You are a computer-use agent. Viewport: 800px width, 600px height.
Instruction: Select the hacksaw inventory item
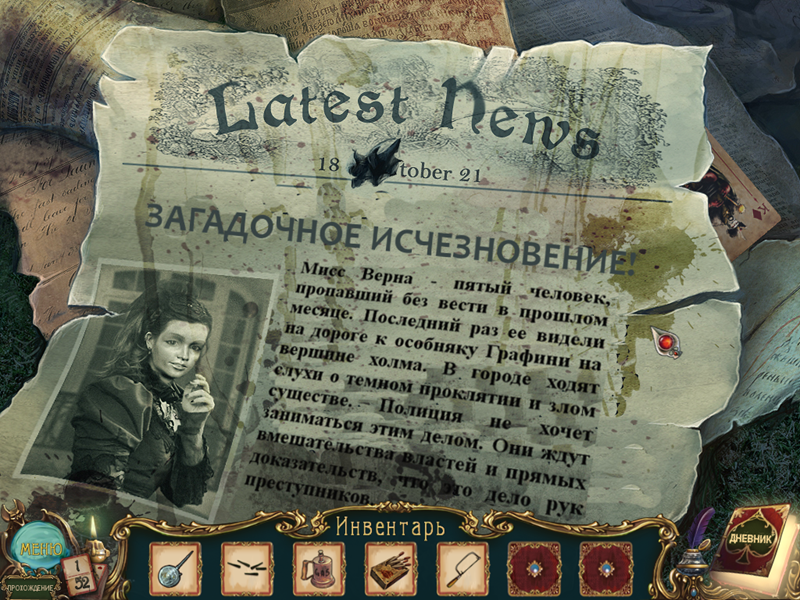[462, 568]
